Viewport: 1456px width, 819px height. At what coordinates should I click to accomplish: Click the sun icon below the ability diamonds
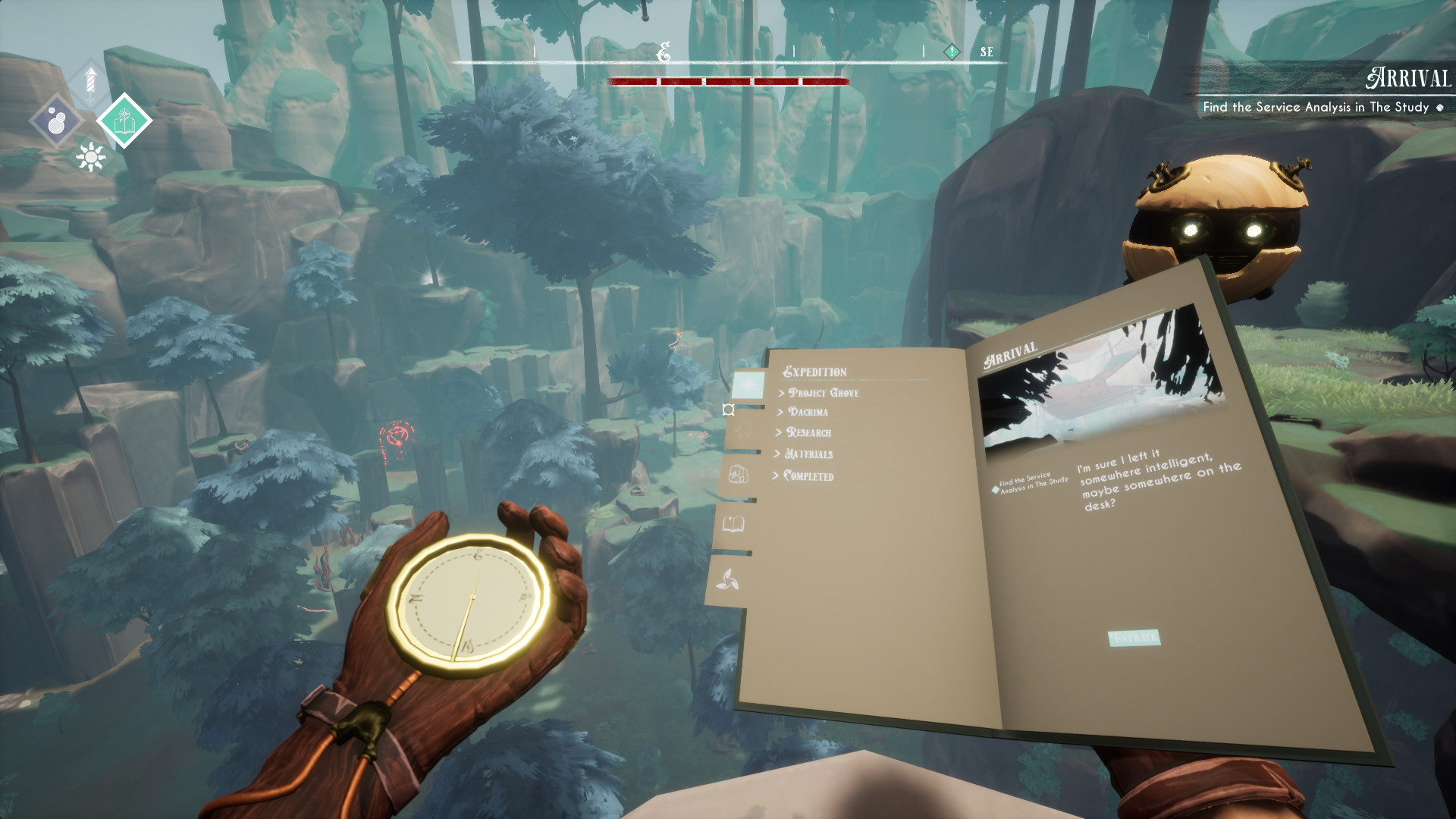[89, 157]
